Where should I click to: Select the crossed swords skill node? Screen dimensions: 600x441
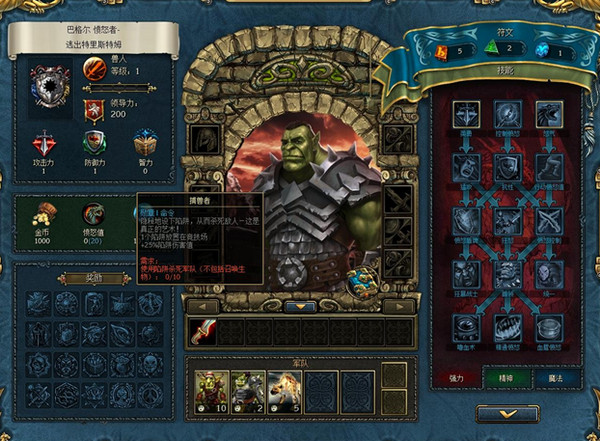(x=549, y=220)
